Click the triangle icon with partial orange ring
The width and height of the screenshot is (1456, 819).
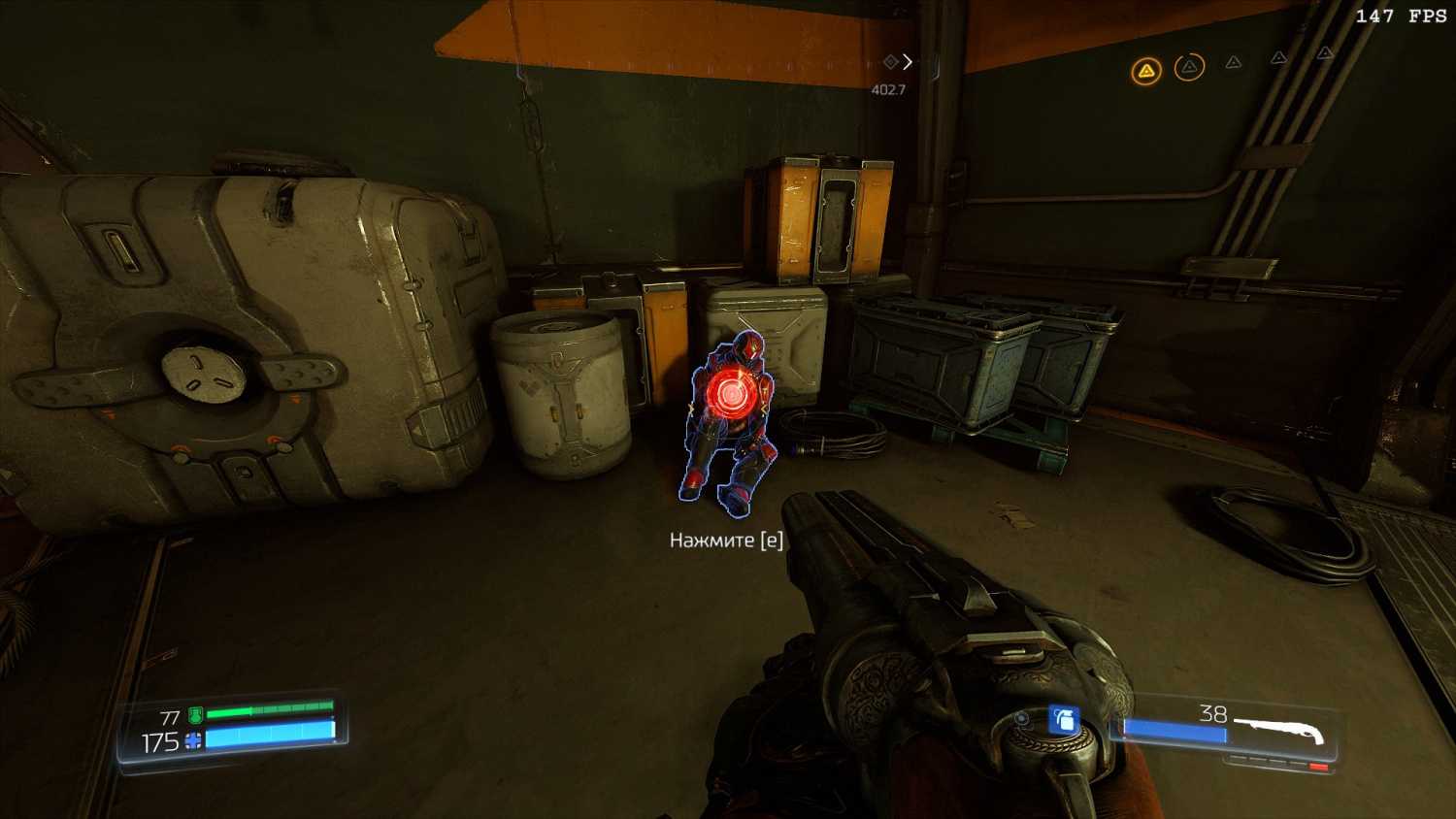[1189, 67]
